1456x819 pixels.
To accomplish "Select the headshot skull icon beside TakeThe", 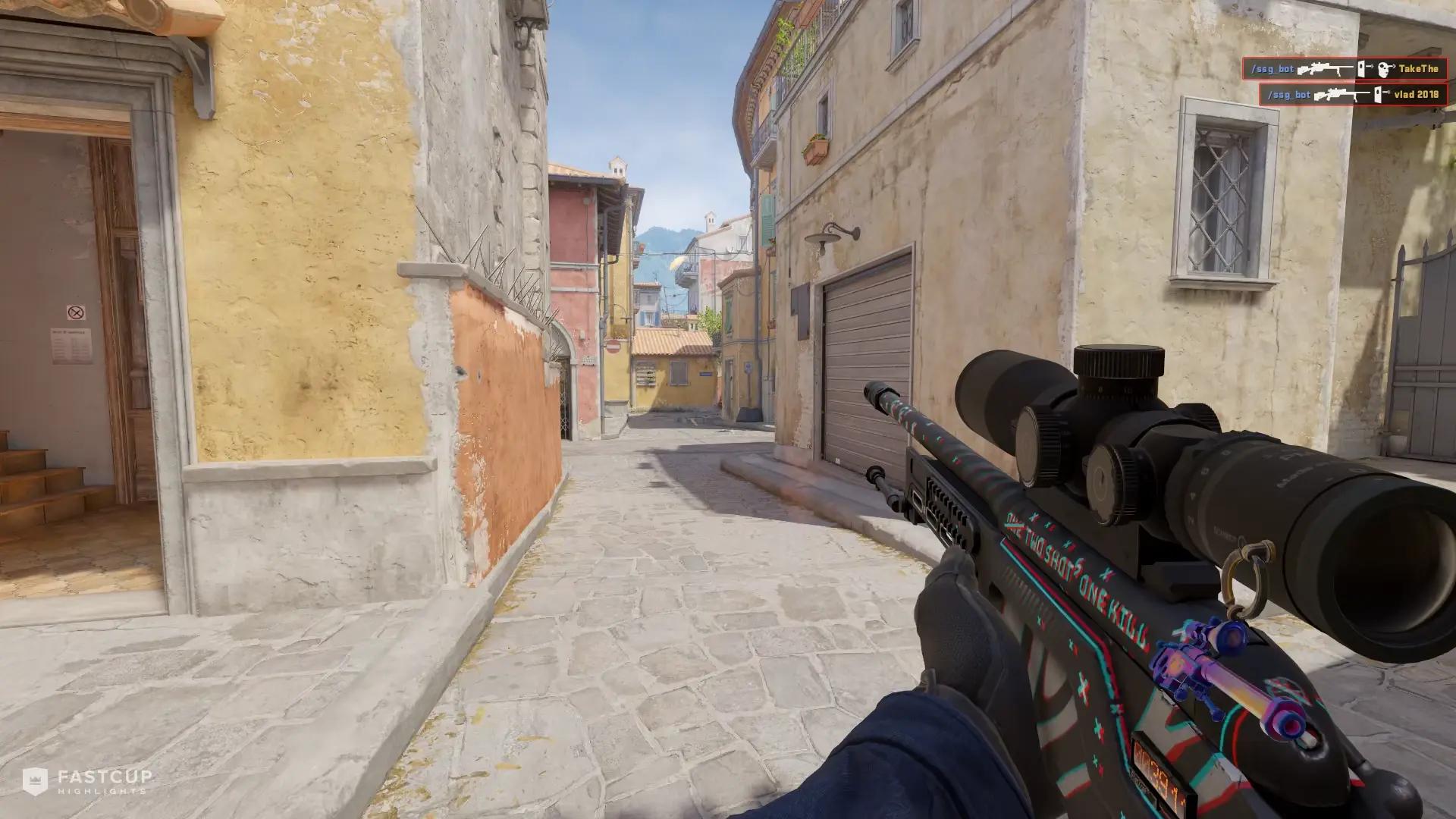I will (x=1384, y=69).
